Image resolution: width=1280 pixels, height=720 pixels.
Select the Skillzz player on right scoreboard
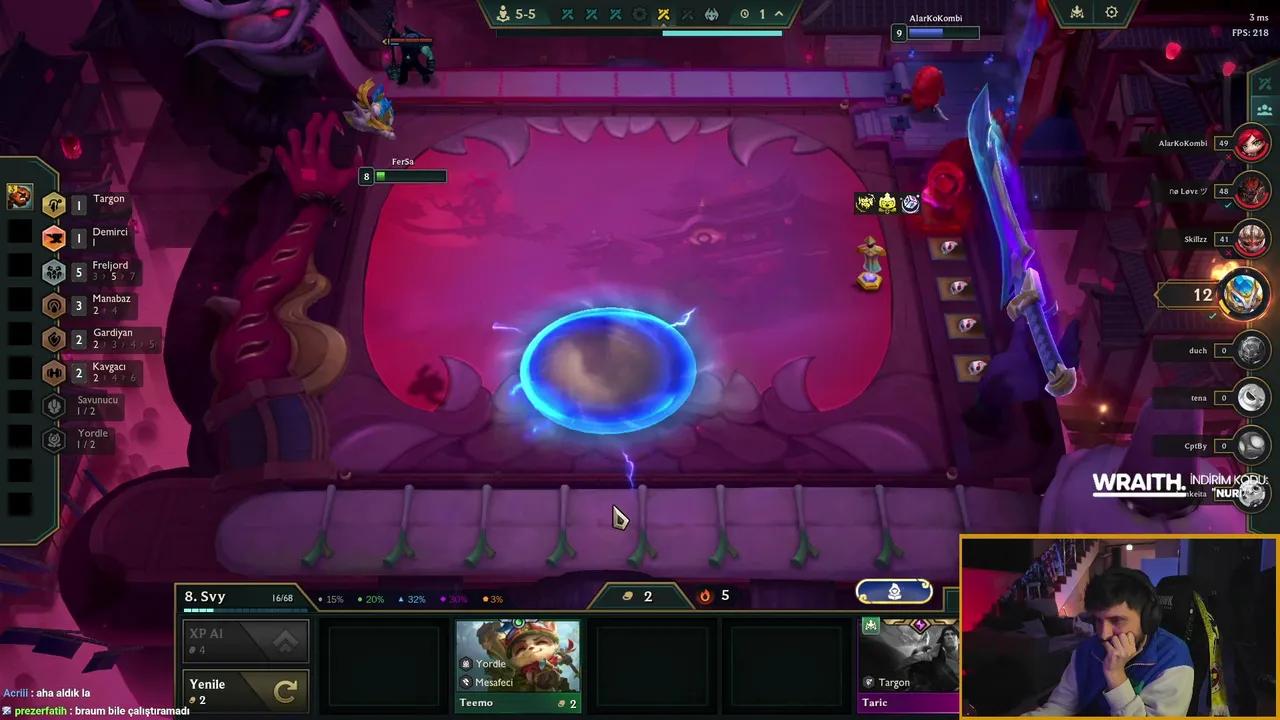(1252, 238)
